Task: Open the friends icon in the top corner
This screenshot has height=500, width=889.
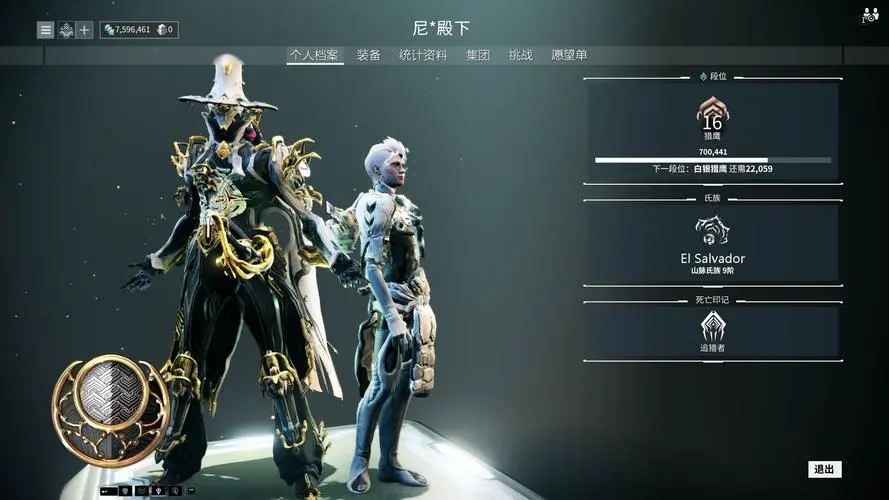Action: pyautogui.click(x=868, y=16)
